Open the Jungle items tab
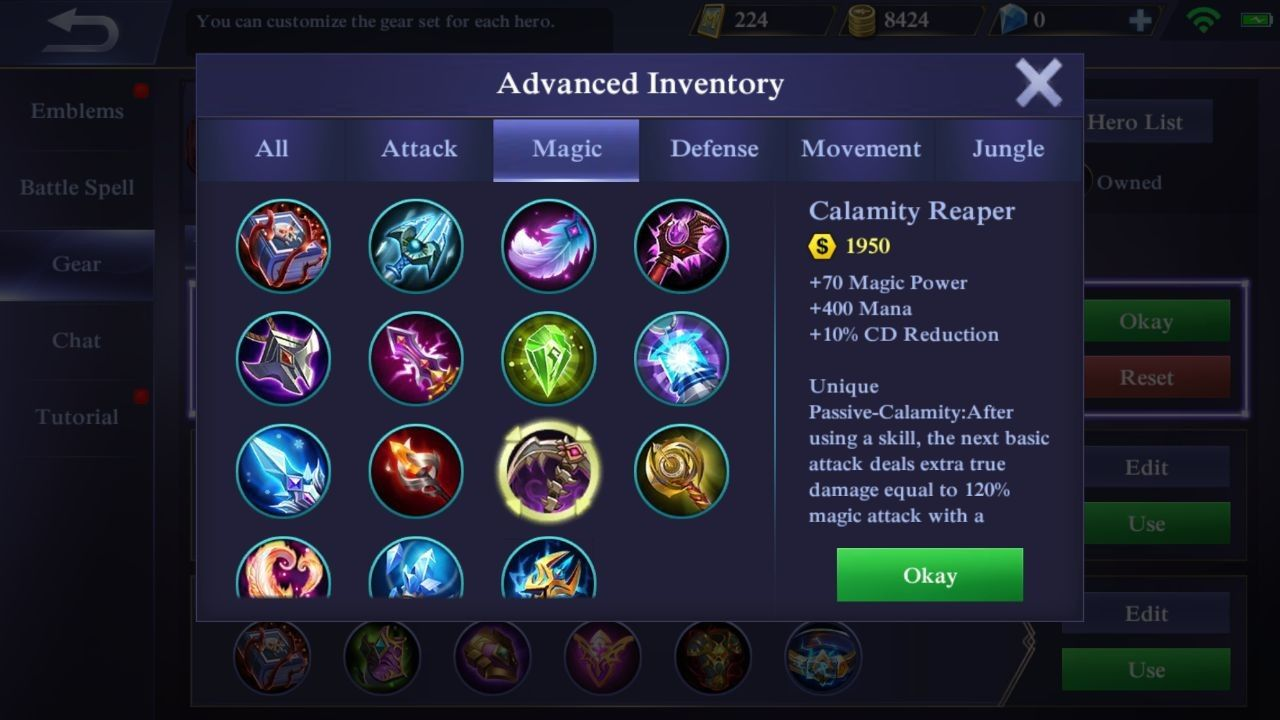This screenshot has width=1280, height=720. (1008, 149)
